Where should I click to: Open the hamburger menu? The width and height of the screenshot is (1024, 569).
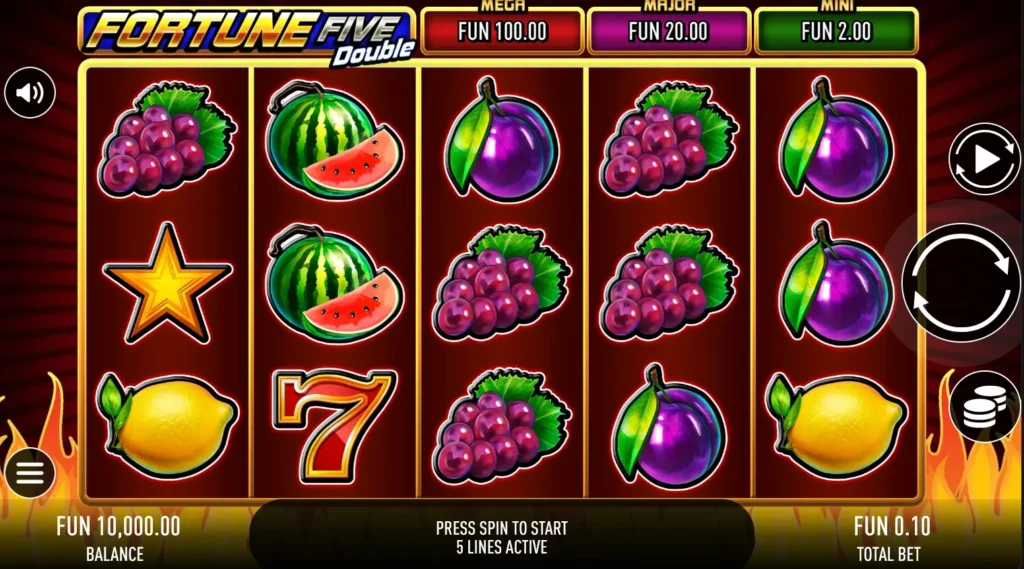(30, 473)
